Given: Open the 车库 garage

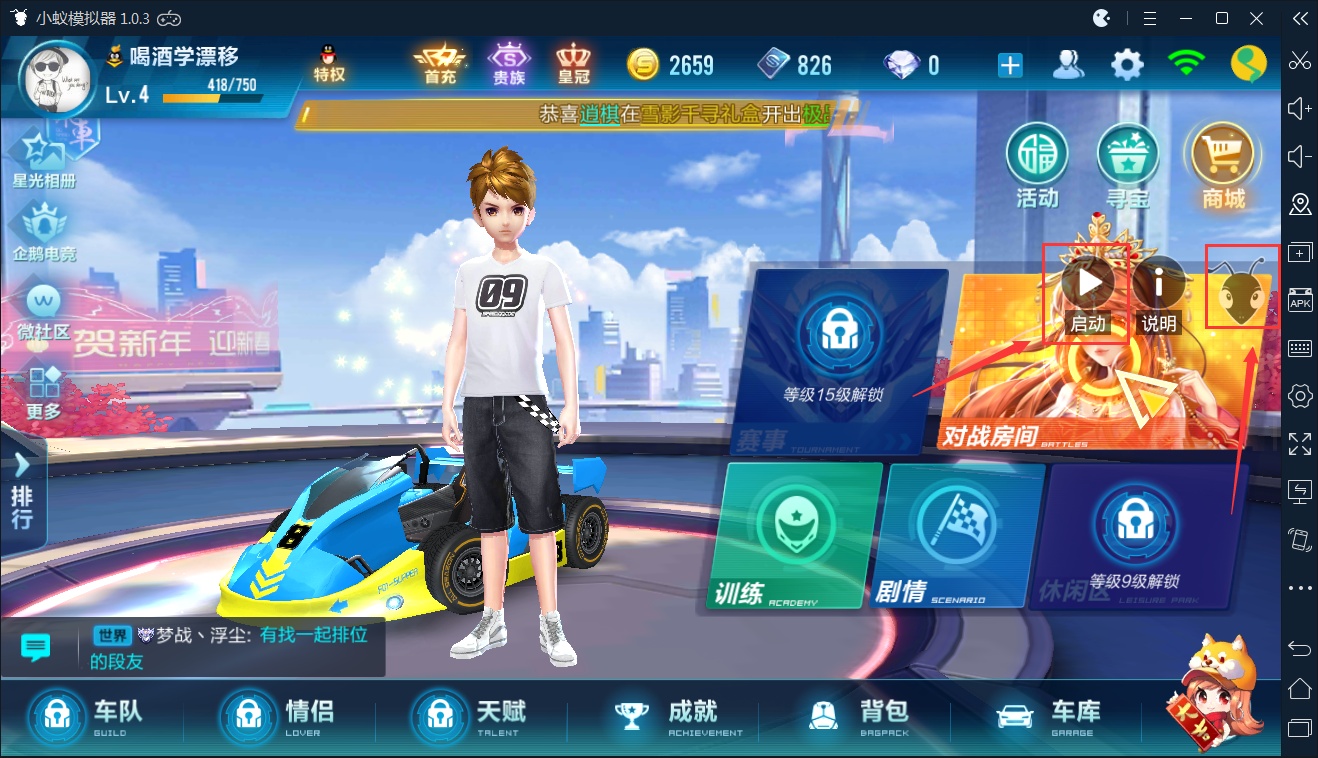Looking at the screenshot, I should tap(1050, 716).
